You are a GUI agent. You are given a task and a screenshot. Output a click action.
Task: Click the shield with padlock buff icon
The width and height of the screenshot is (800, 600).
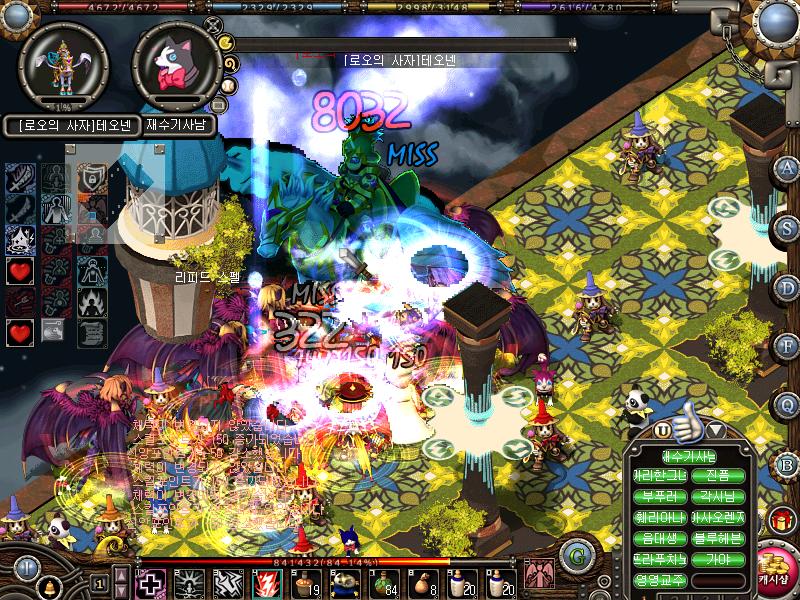[88, 179]
